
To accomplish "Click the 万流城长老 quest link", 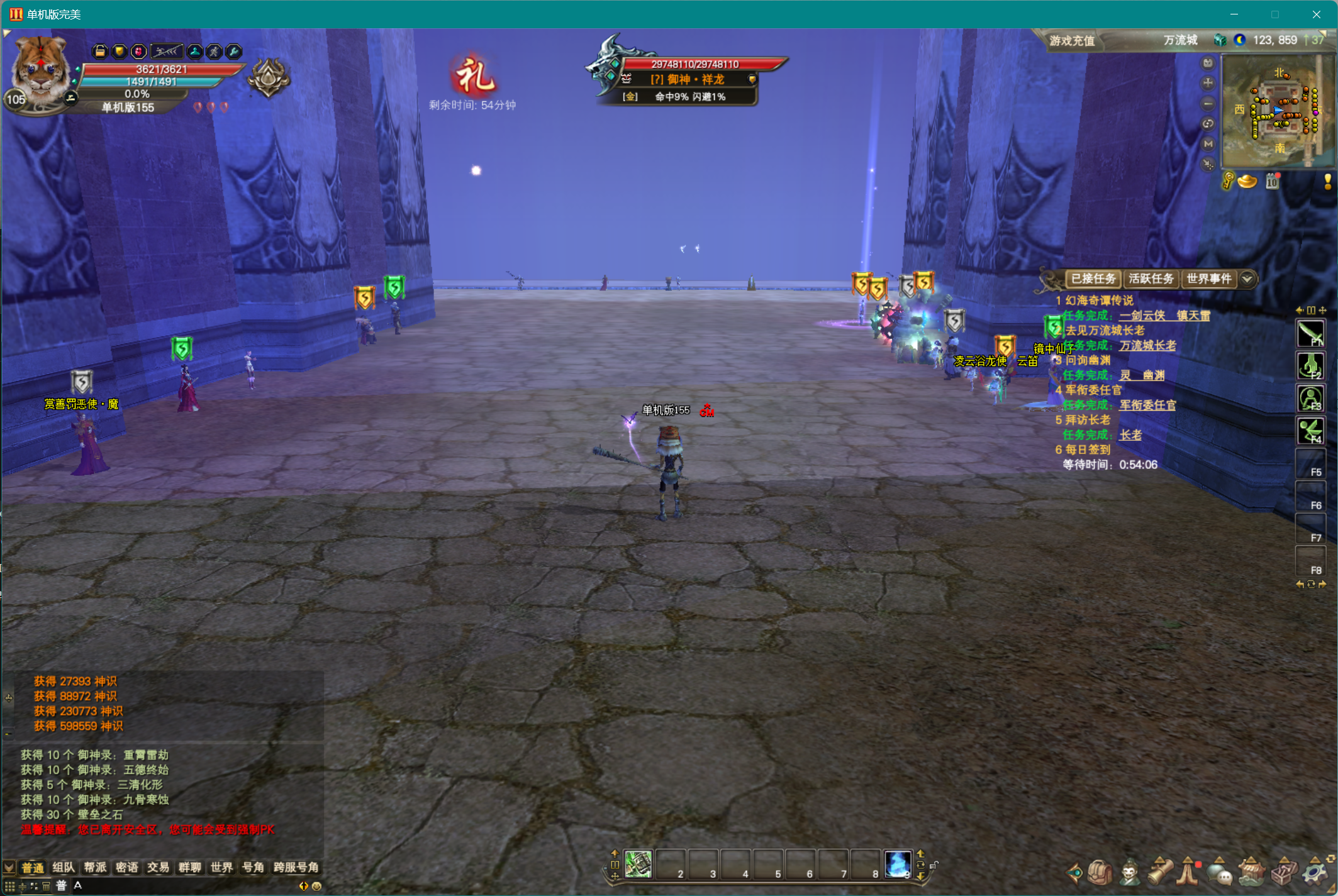I will pos(1147,345).
